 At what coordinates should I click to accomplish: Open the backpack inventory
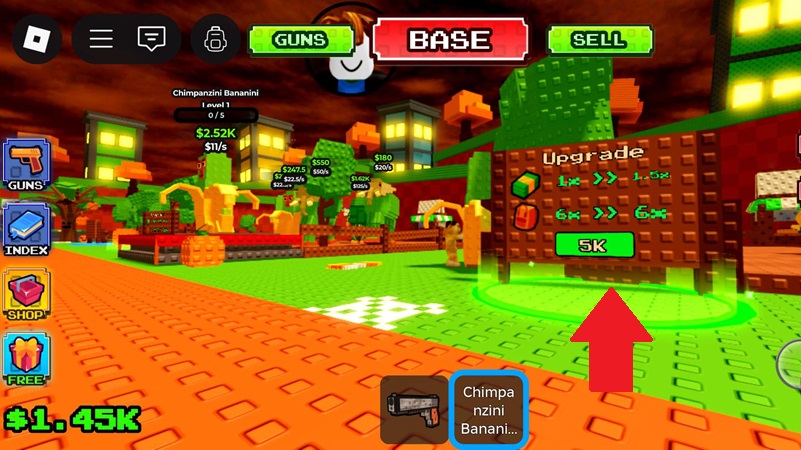coord(213,39)
